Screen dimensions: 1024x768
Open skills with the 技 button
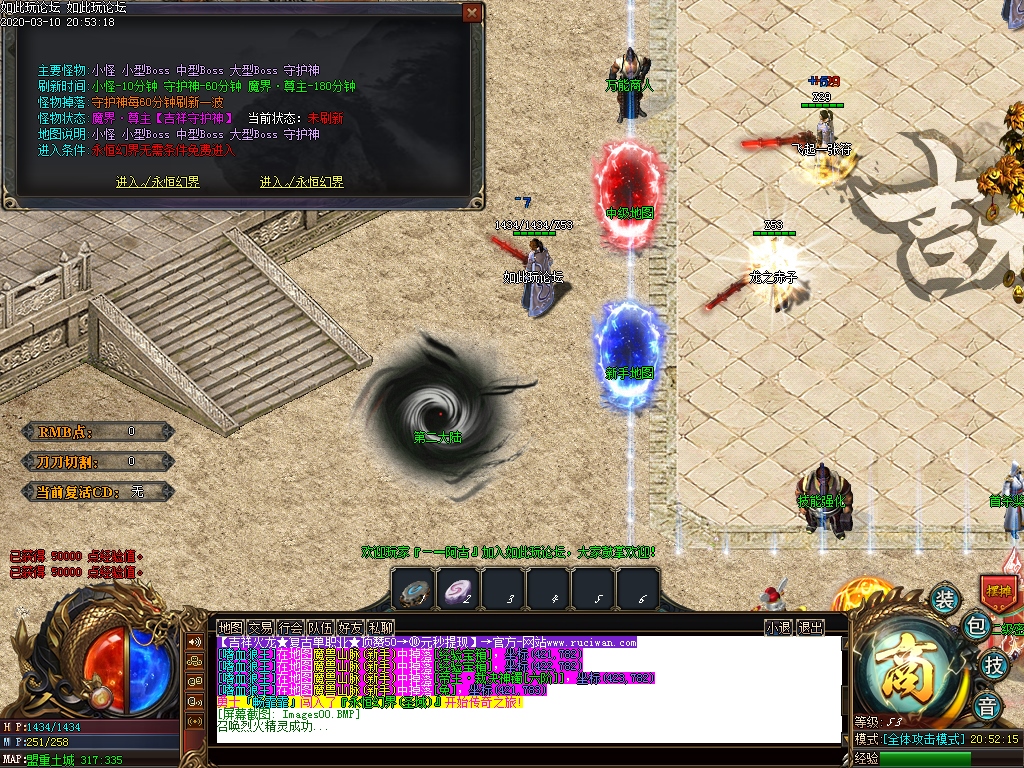point(993,665)
